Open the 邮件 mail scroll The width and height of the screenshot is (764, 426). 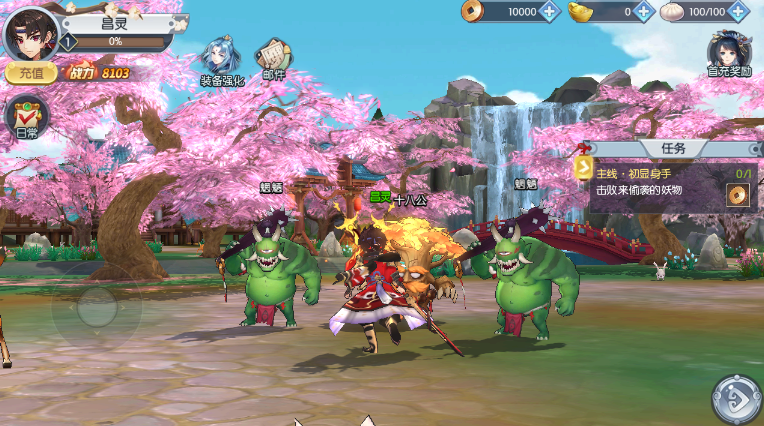273,60
